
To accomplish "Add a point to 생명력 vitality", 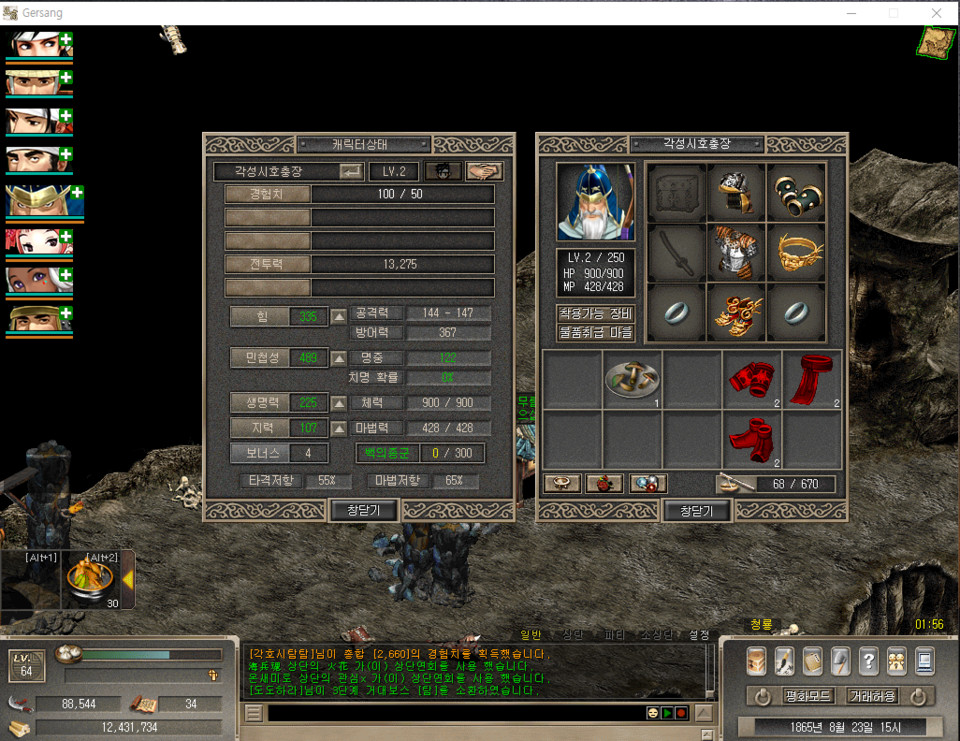I will pos(339,402).
